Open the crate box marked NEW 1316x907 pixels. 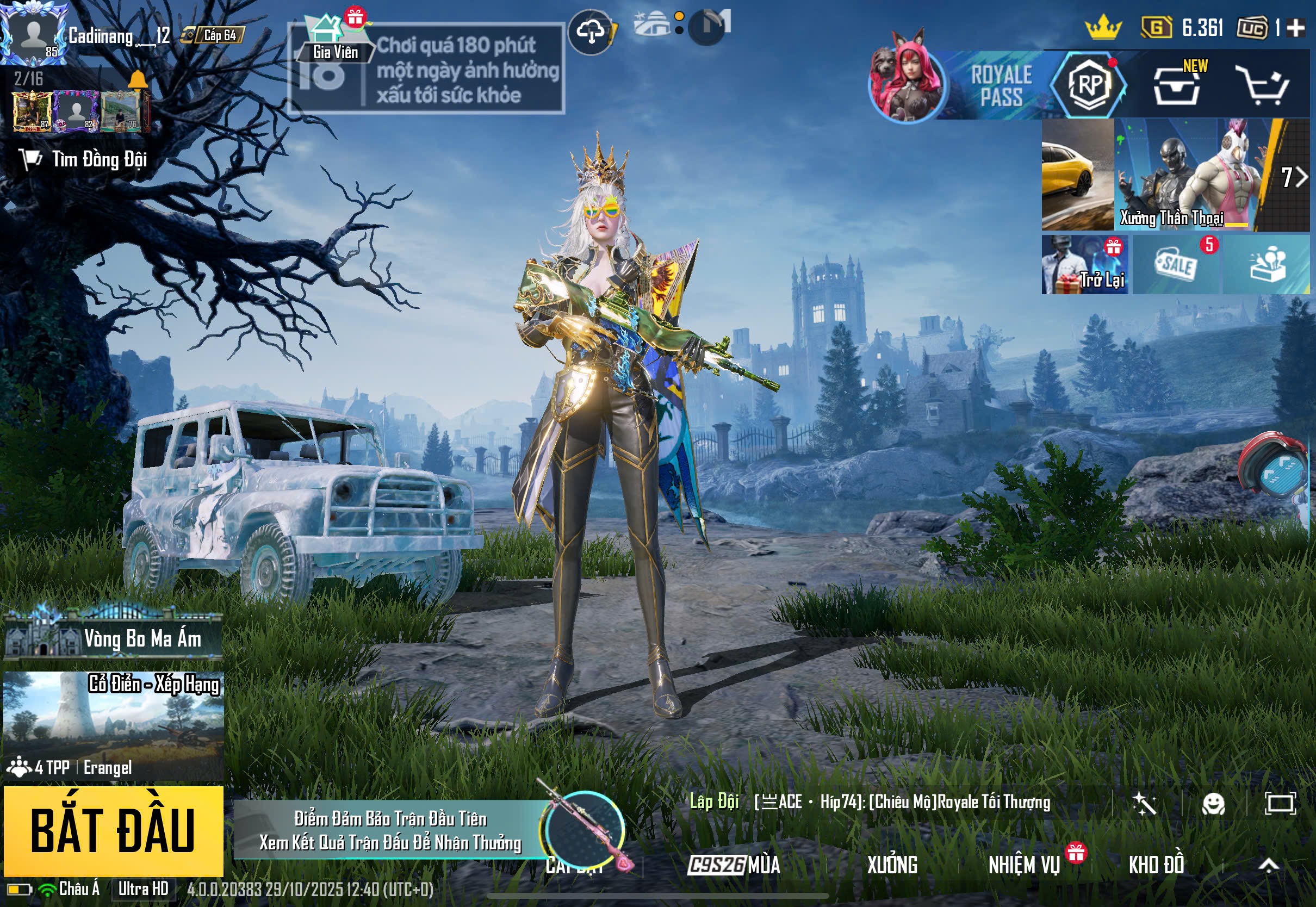click(1177, 86)
